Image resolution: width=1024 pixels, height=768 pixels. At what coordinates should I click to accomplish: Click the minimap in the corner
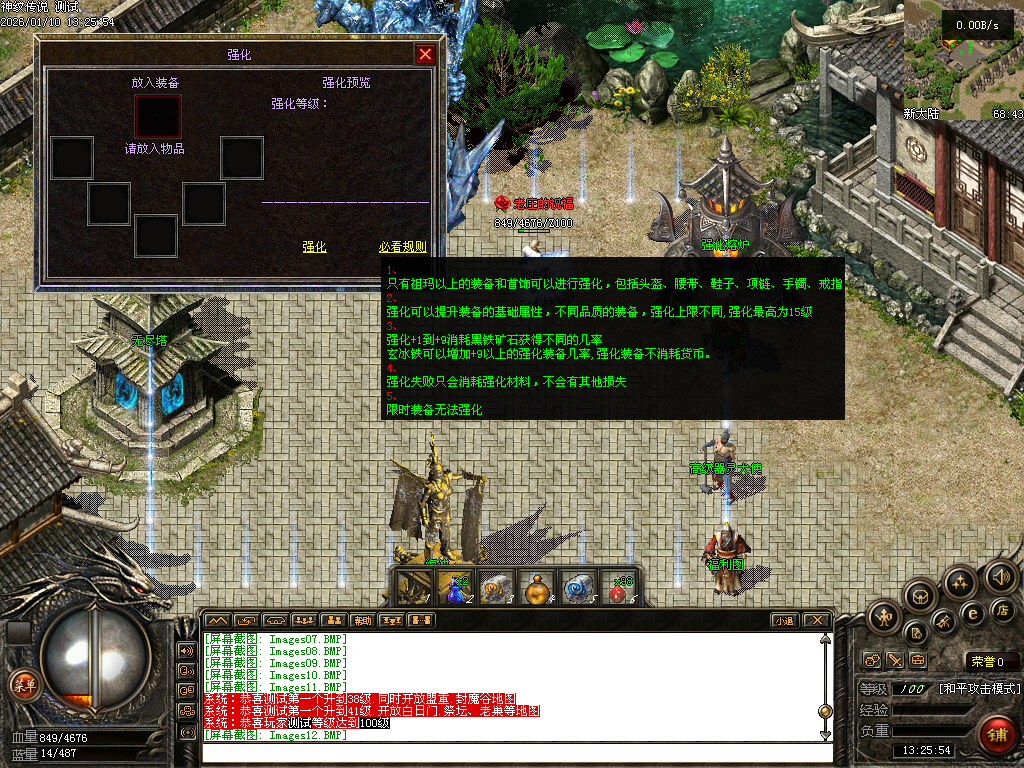point(962,60)
